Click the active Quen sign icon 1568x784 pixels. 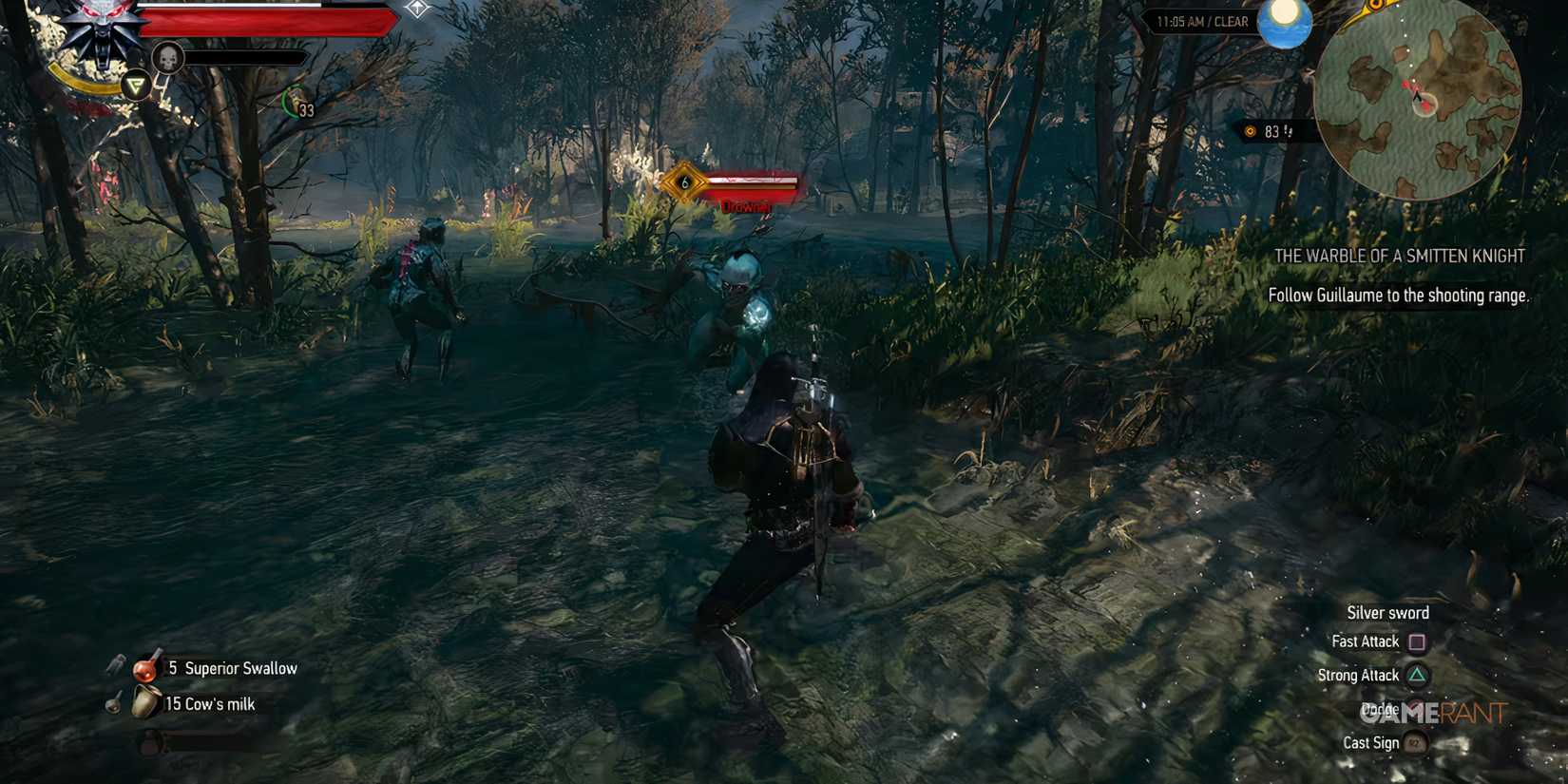136,84
